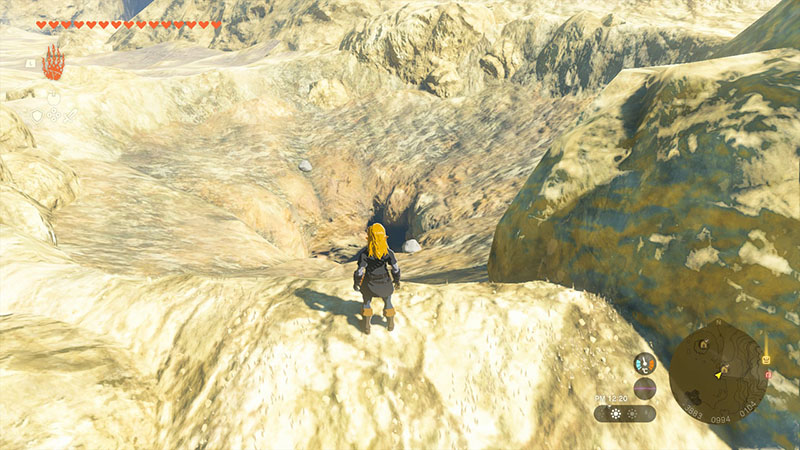Activate the red flame-hand ability icon
800x450 pixels.
(x=53, y=62)
